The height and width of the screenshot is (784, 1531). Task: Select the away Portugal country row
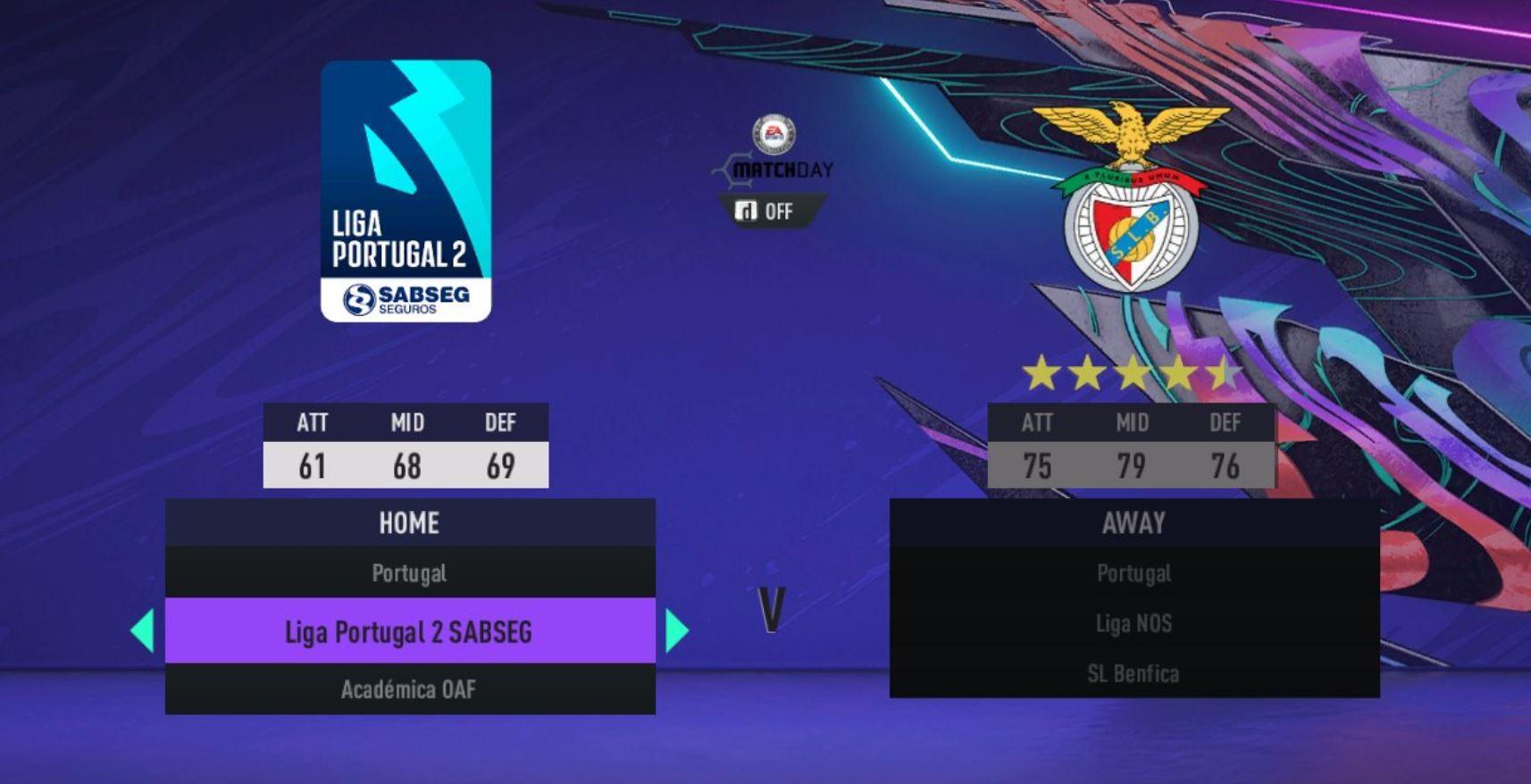tap(1134, 573)
